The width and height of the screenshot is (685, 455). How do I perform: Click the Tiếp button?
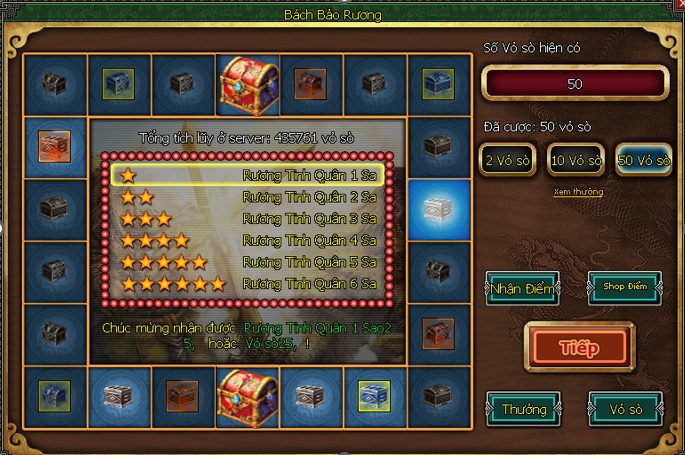pos(580,346)
